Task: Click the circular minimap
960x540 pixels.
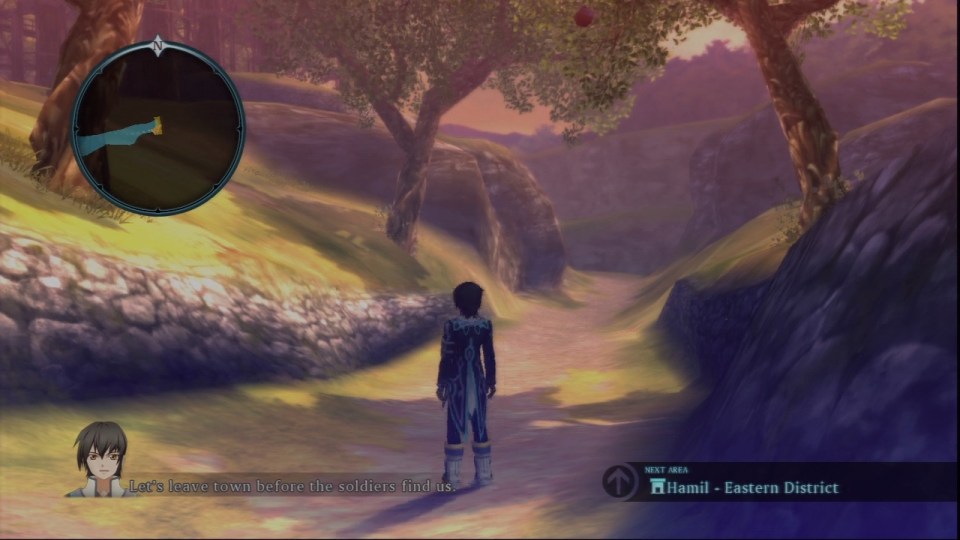Action: (x=158, y=127)
